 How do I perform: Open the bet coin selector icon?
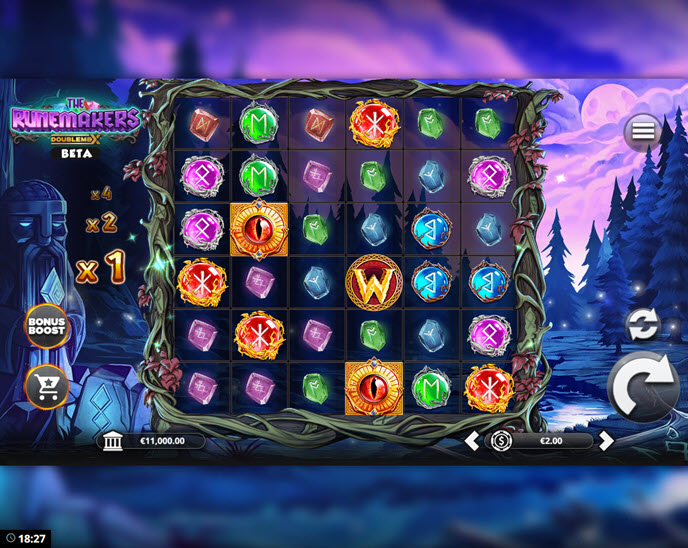501,441
